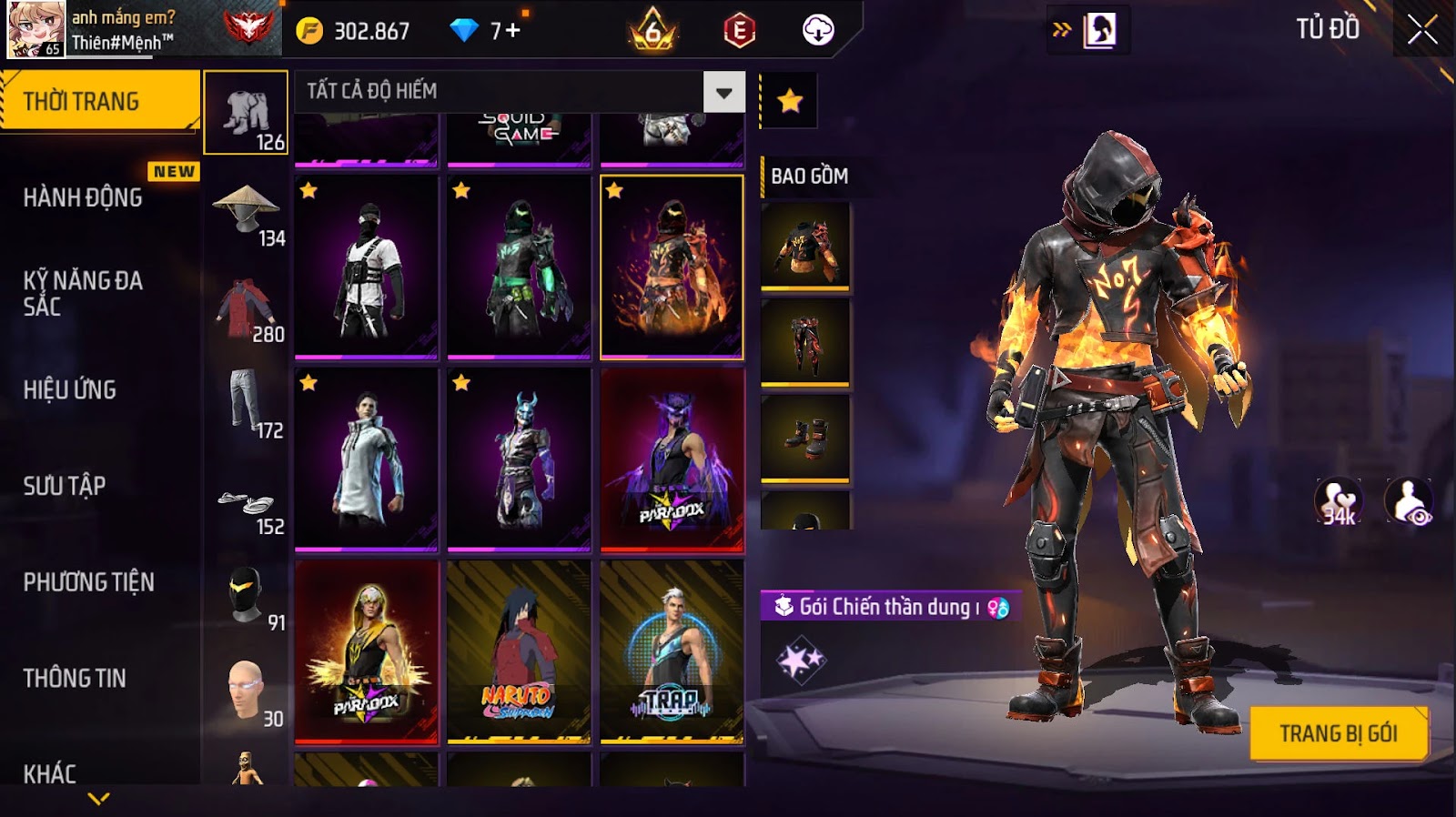The width and height of the screenshot is (1456, 817).
Task: Click the diamond currency top-up plus
Action: tap(513, 31)
